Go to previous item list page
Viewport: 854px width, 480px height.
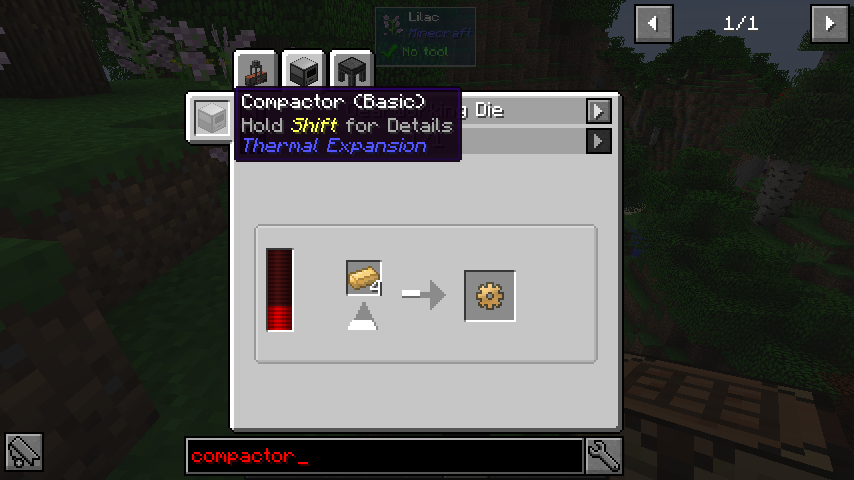point(654,23)
